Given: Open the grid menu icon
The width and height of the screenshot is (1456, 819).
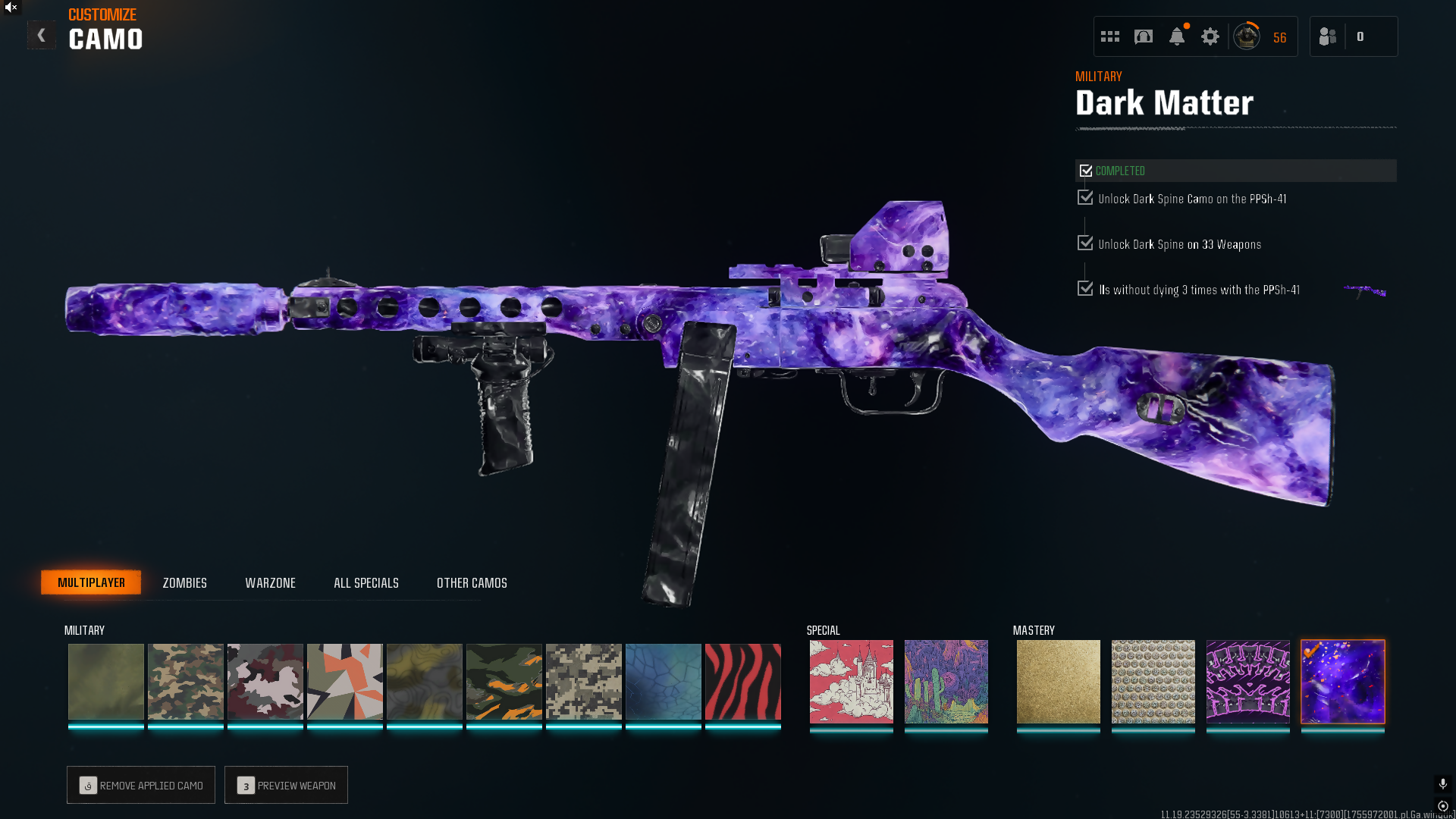Looking at the screenshot, I should click(1109, 36).
